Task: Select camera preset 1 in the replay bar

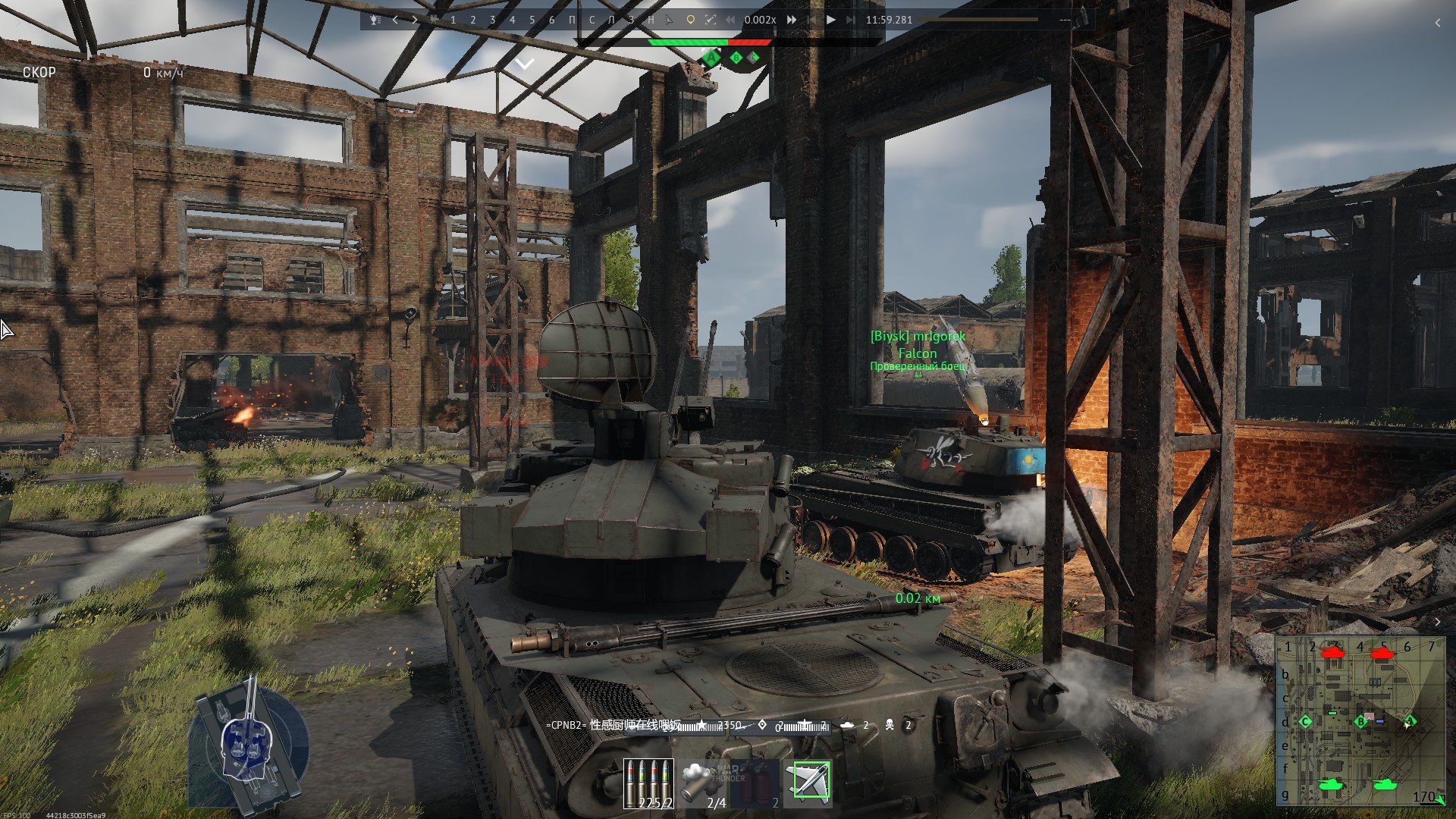Action: (453, 20)
